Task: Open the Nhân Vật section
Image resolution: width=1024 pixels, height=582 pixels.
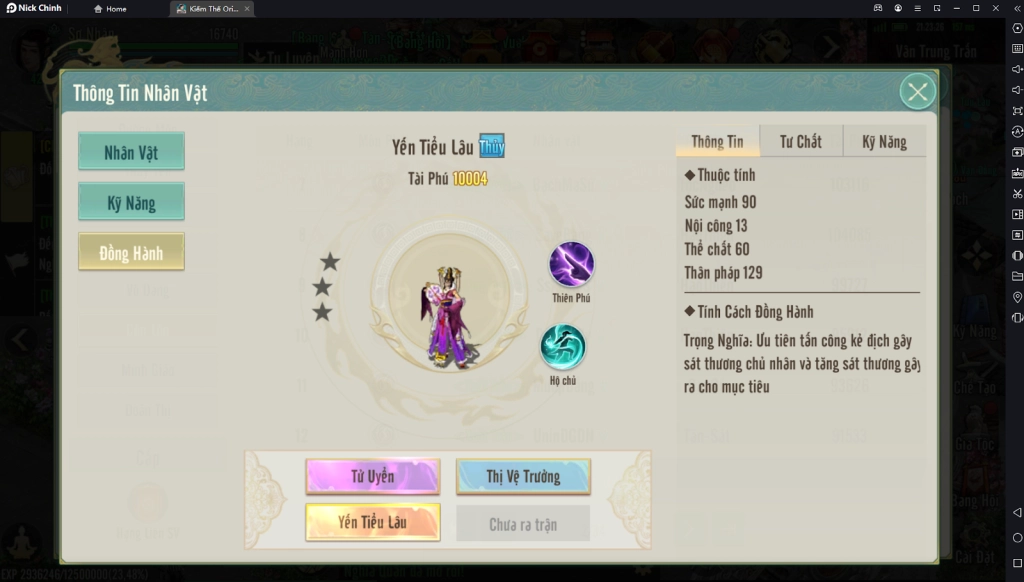Action: [131, 152]
